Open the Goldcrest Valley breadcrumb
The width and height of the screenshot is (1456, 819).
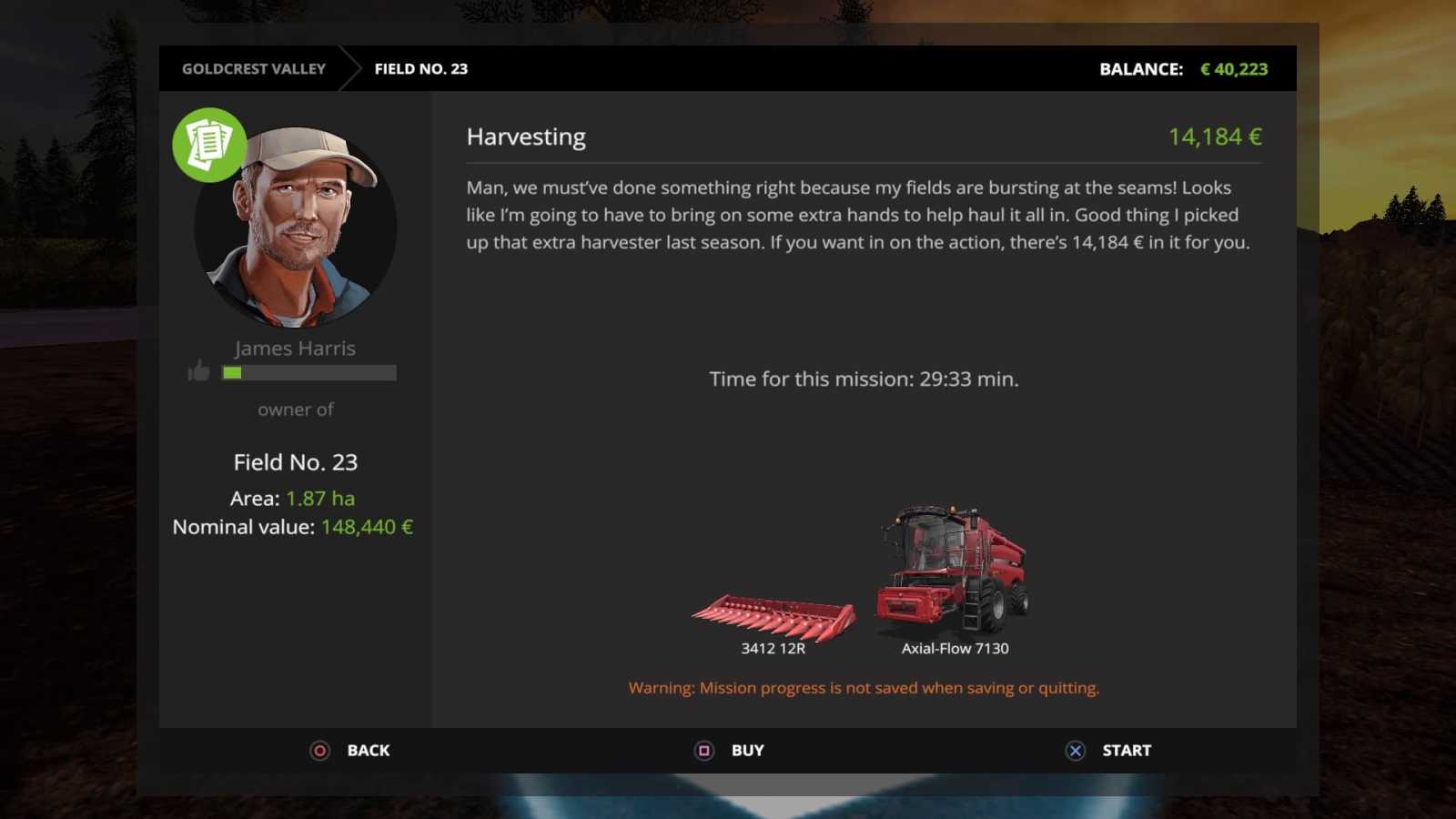[253, 68]
